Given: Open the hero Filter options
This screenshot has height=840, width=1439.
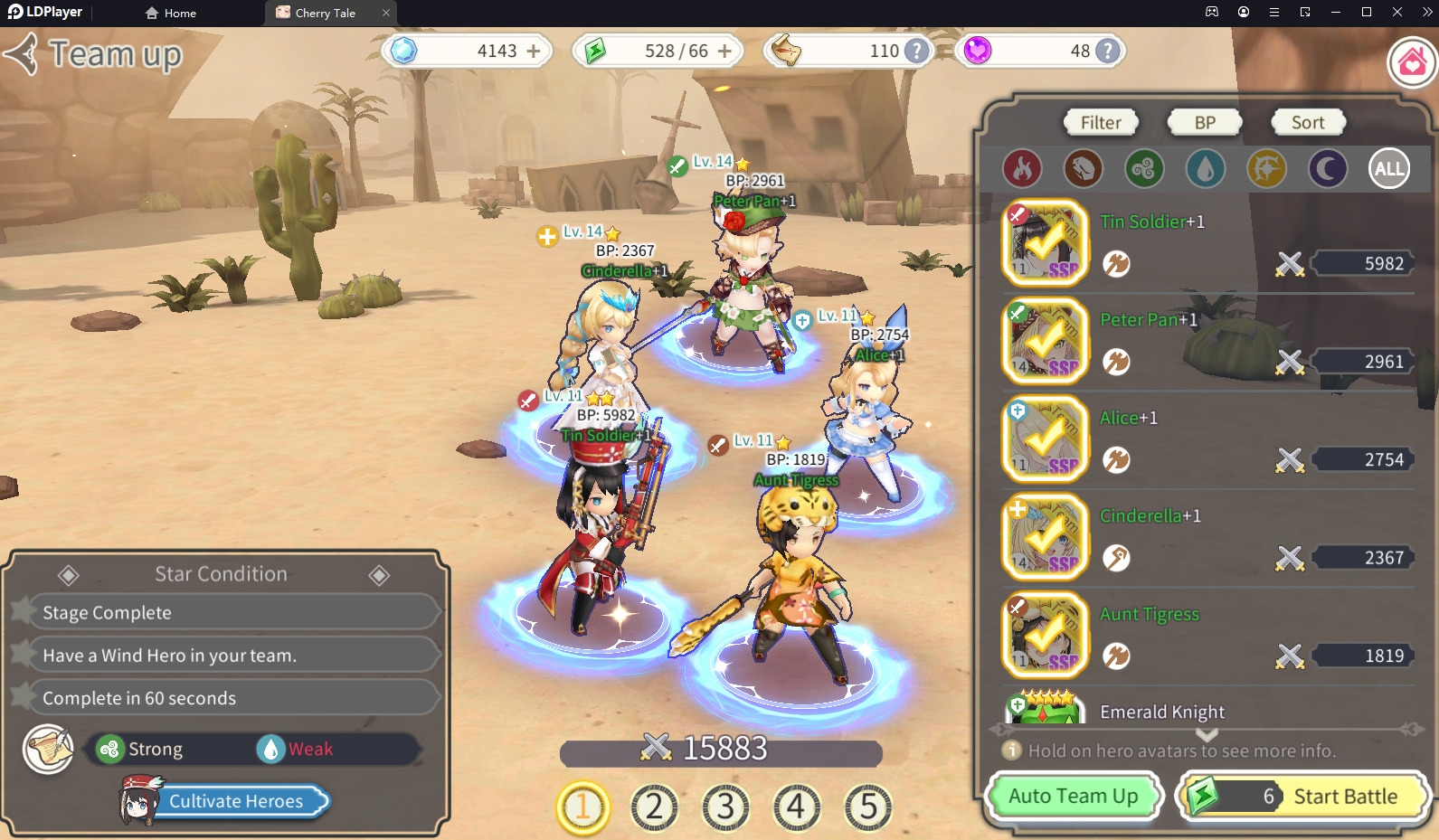Looking at the screenshot, I should pyautogui.click(x=1100, y=123).
